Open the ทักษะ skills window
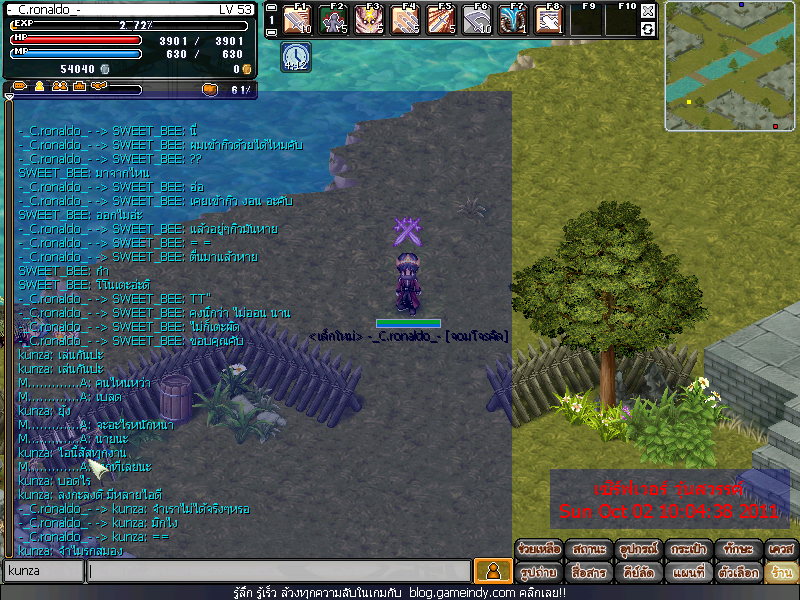 [739, 549]
